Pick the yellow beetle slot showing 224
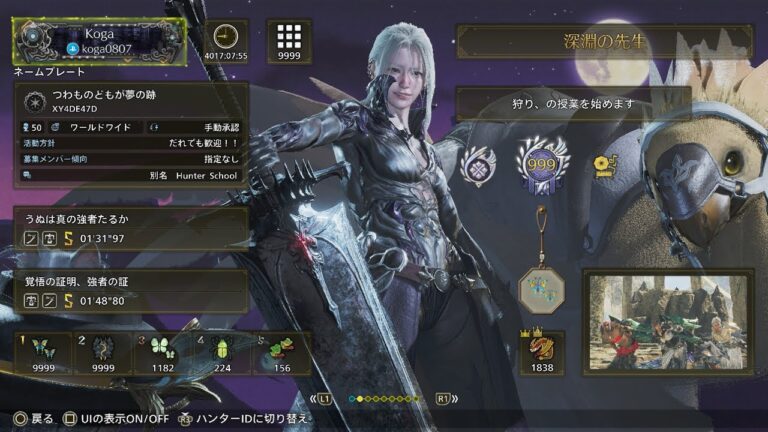768x432 pixels. pos(222,354)
